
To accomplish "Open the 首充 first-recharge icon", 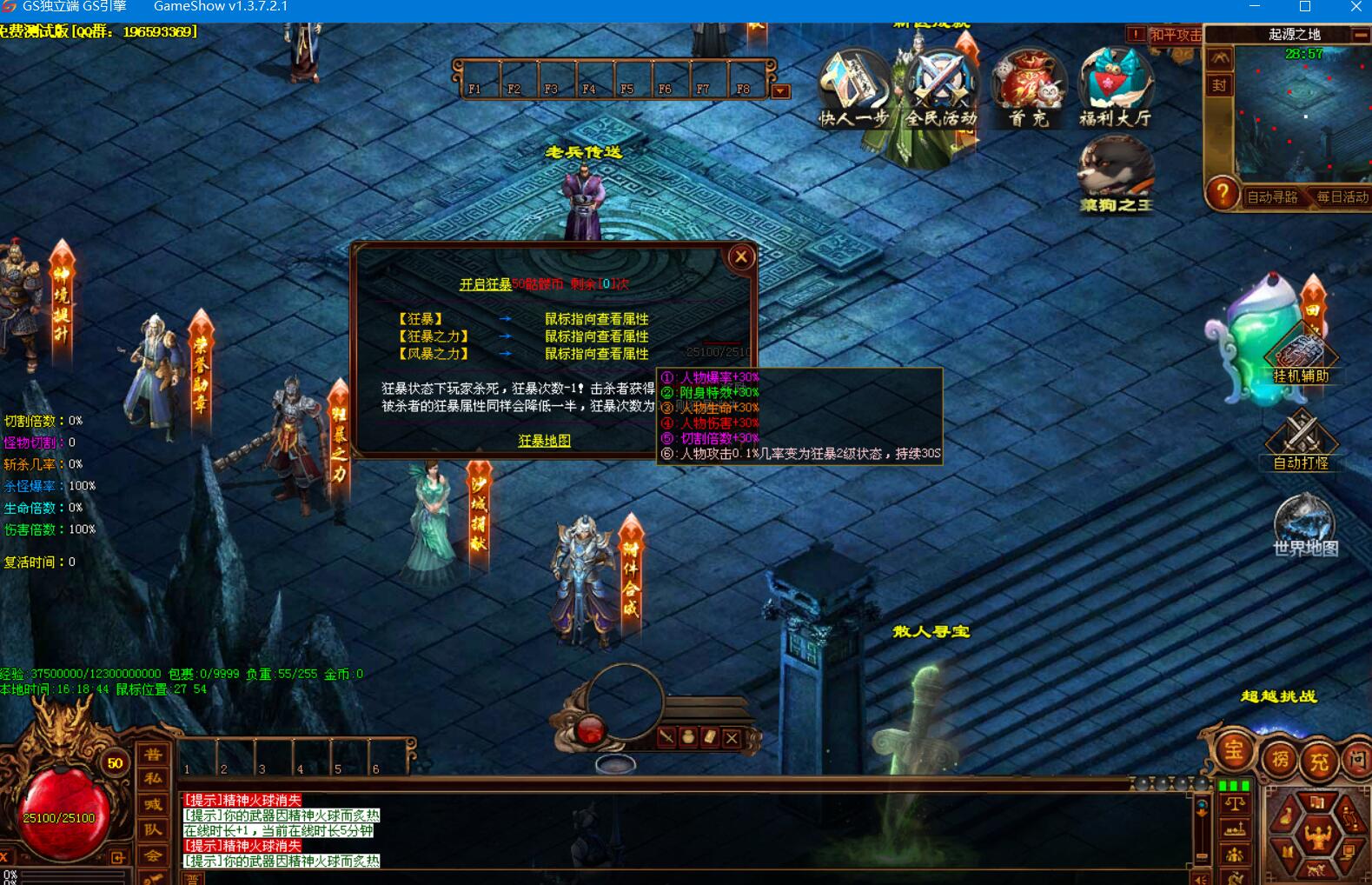I will click(x=1029, y=89).
